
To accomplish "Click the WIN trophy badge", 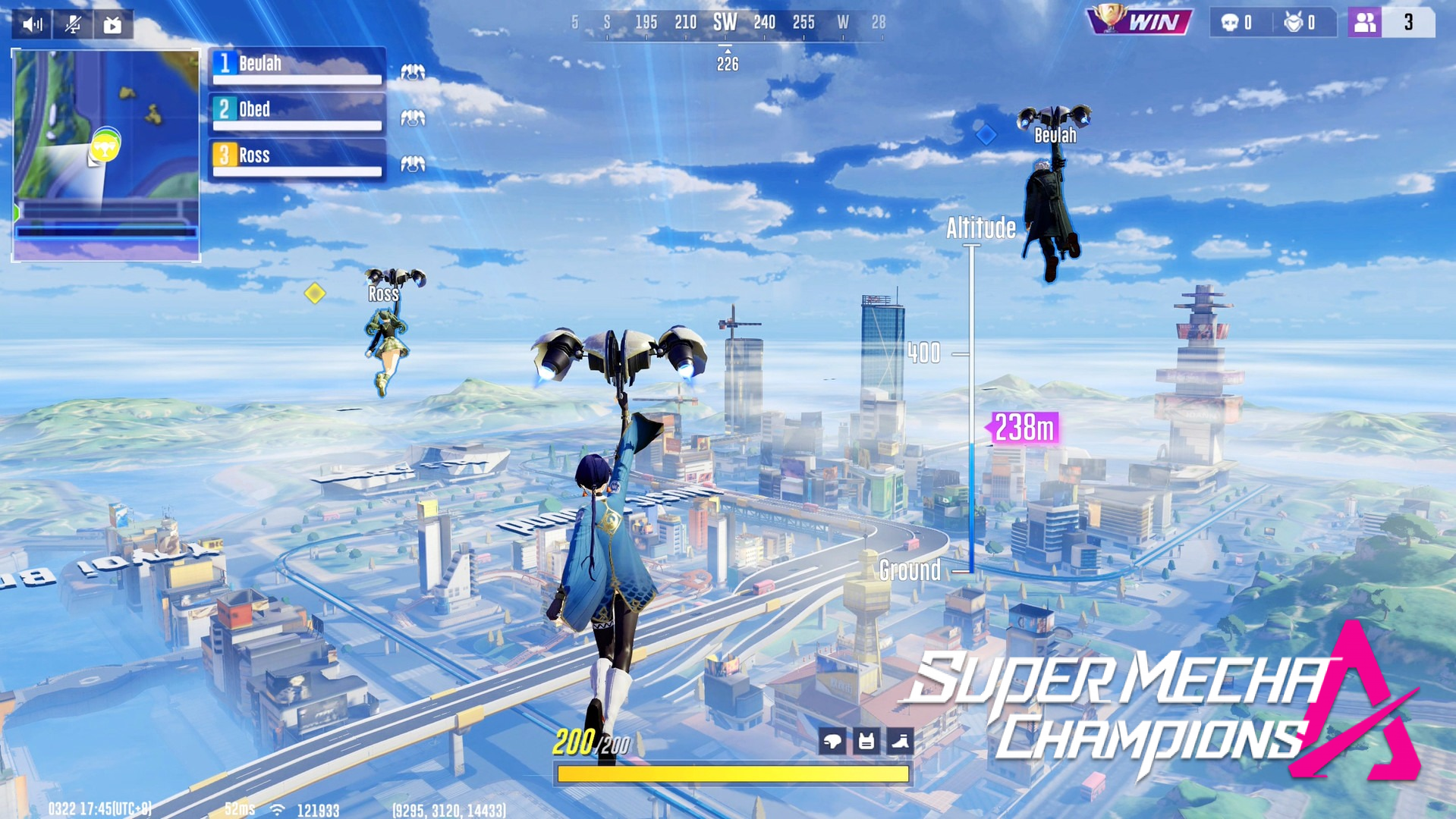I will click(x=1139, y=21).
